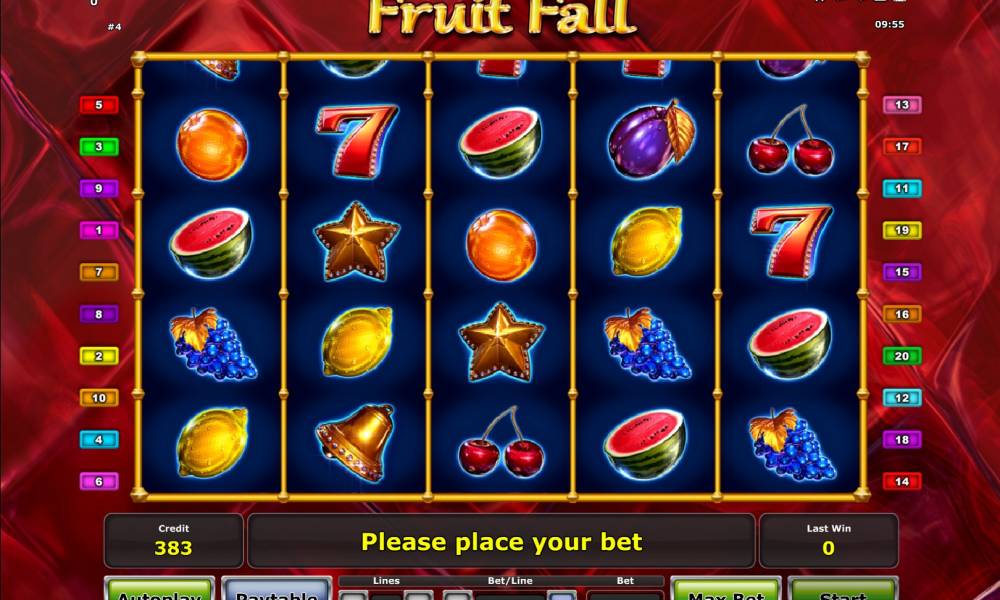Select payline 5 indicator
Viewport: 1000px width, 600px height.
tap(99, 105)
